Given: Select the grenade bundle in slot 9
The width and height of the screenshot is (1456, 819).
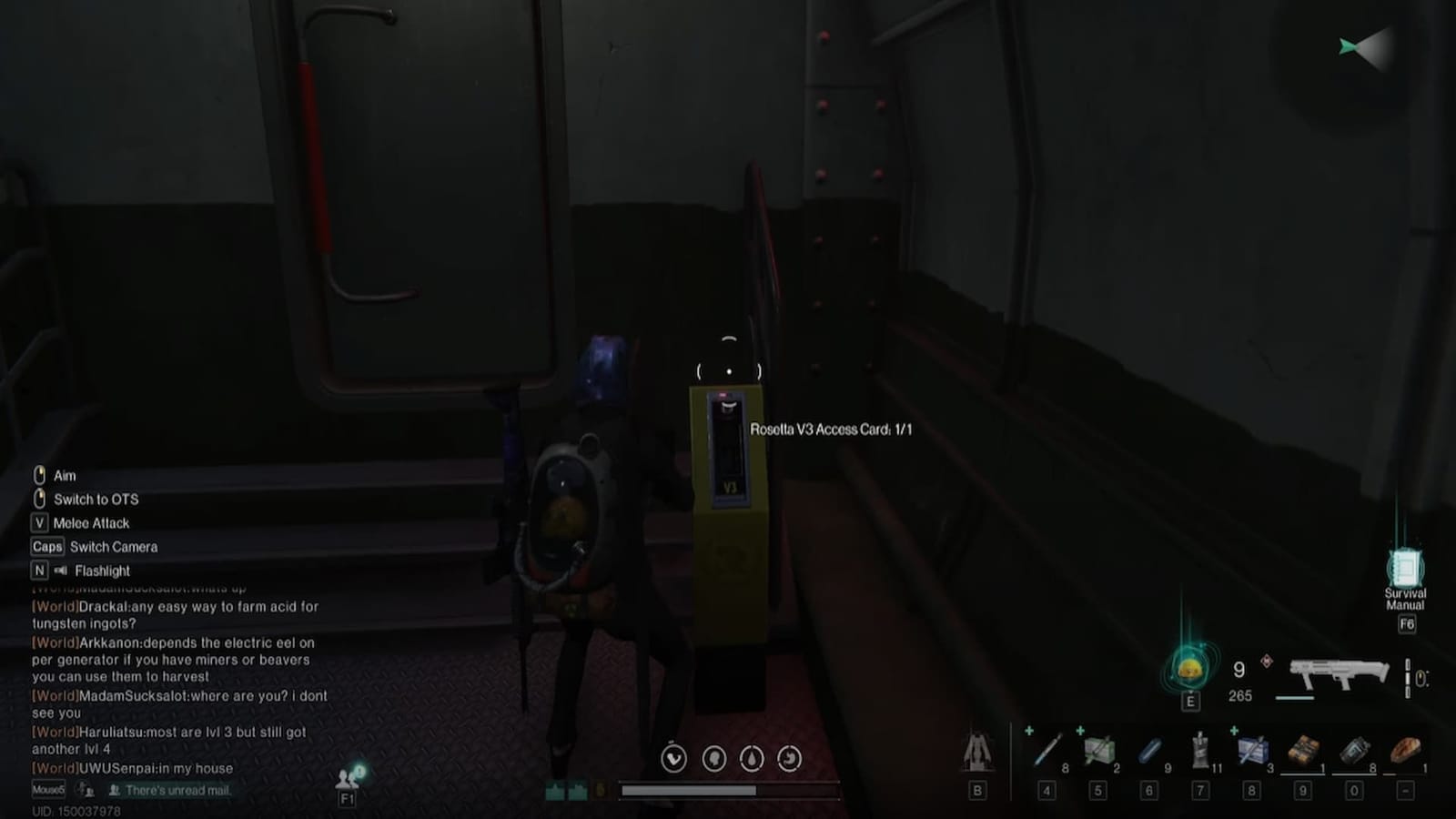Looking at the screenshot, I should coord(1303,751).
